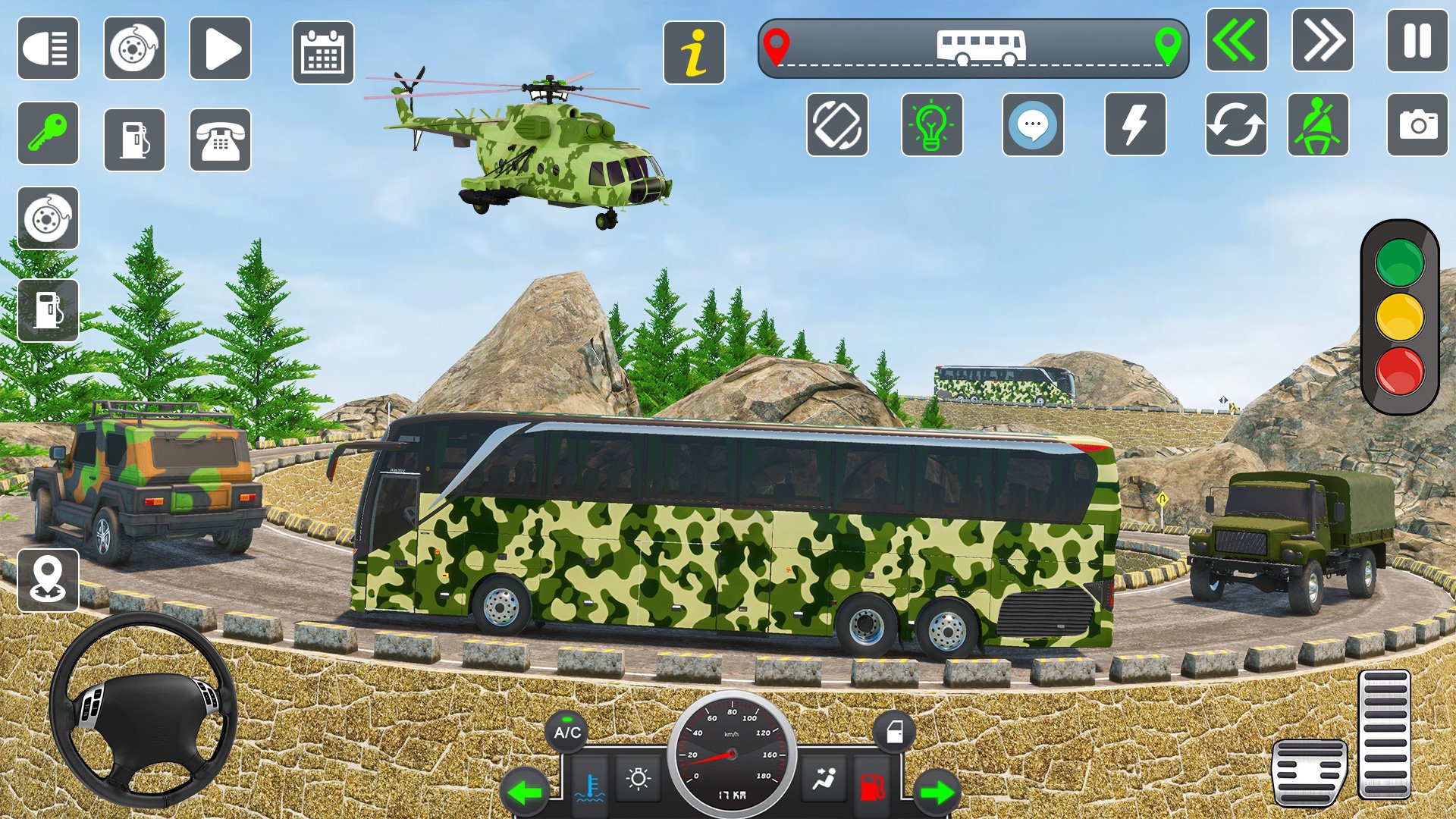This screenshot has width=1456, height=819.
Task: Open the chat bubble button
Action: [1033, 125]
